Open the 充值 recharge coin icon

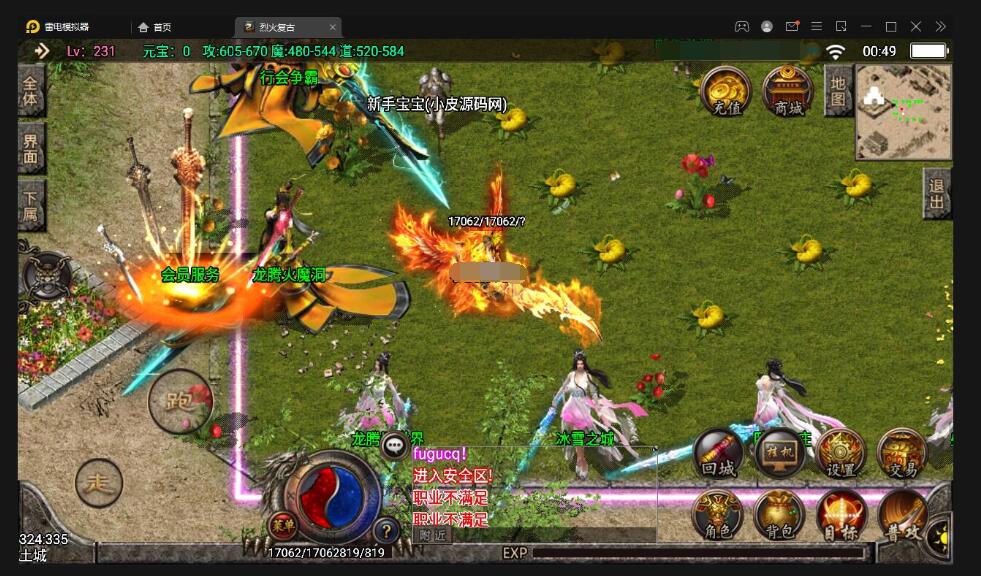click(x=726, y=91)
